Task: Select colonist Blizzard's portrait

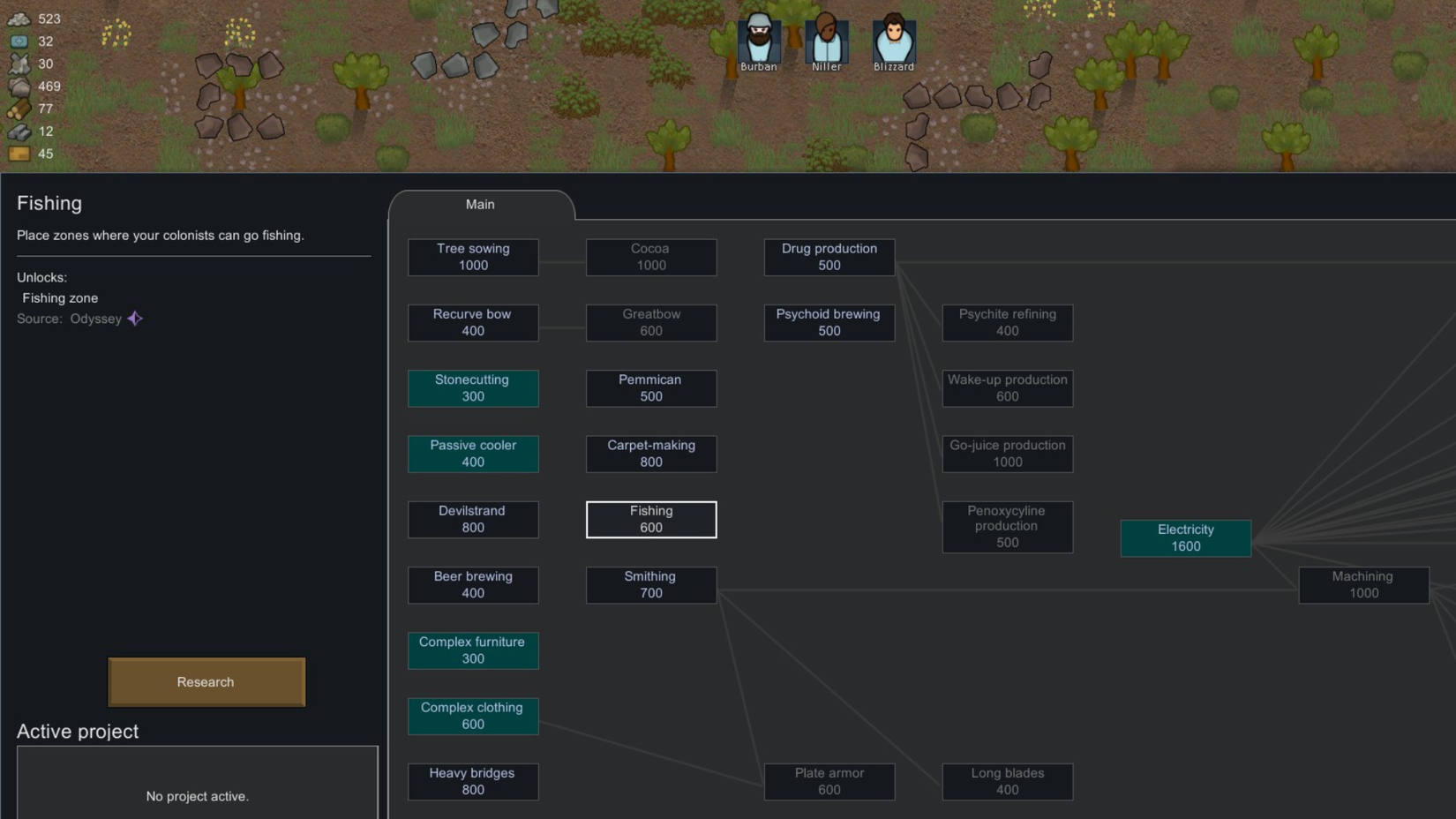Action: click(x=893, y=39)
